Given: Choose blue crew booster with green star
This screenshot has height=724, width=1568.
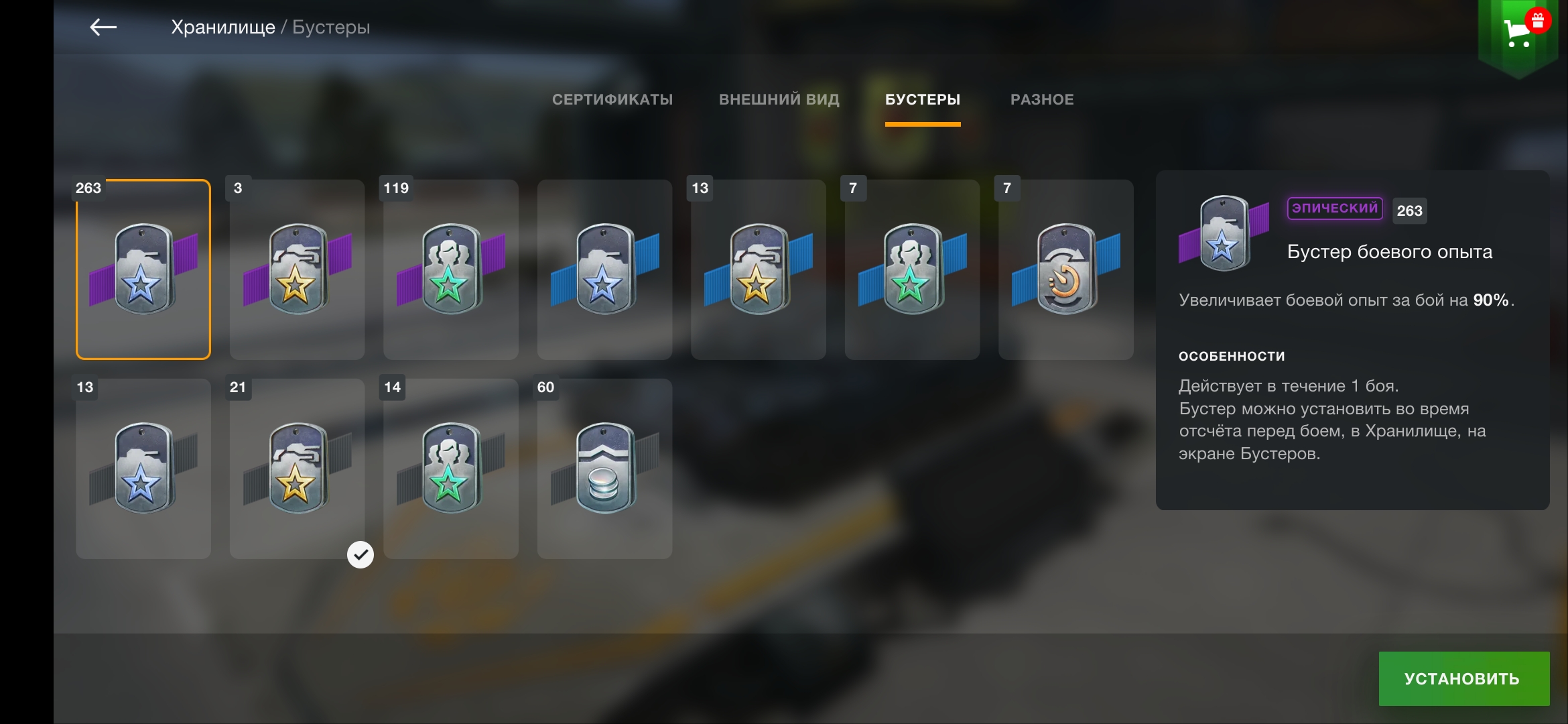Looking at the screenshot, I should click(912, 269).
